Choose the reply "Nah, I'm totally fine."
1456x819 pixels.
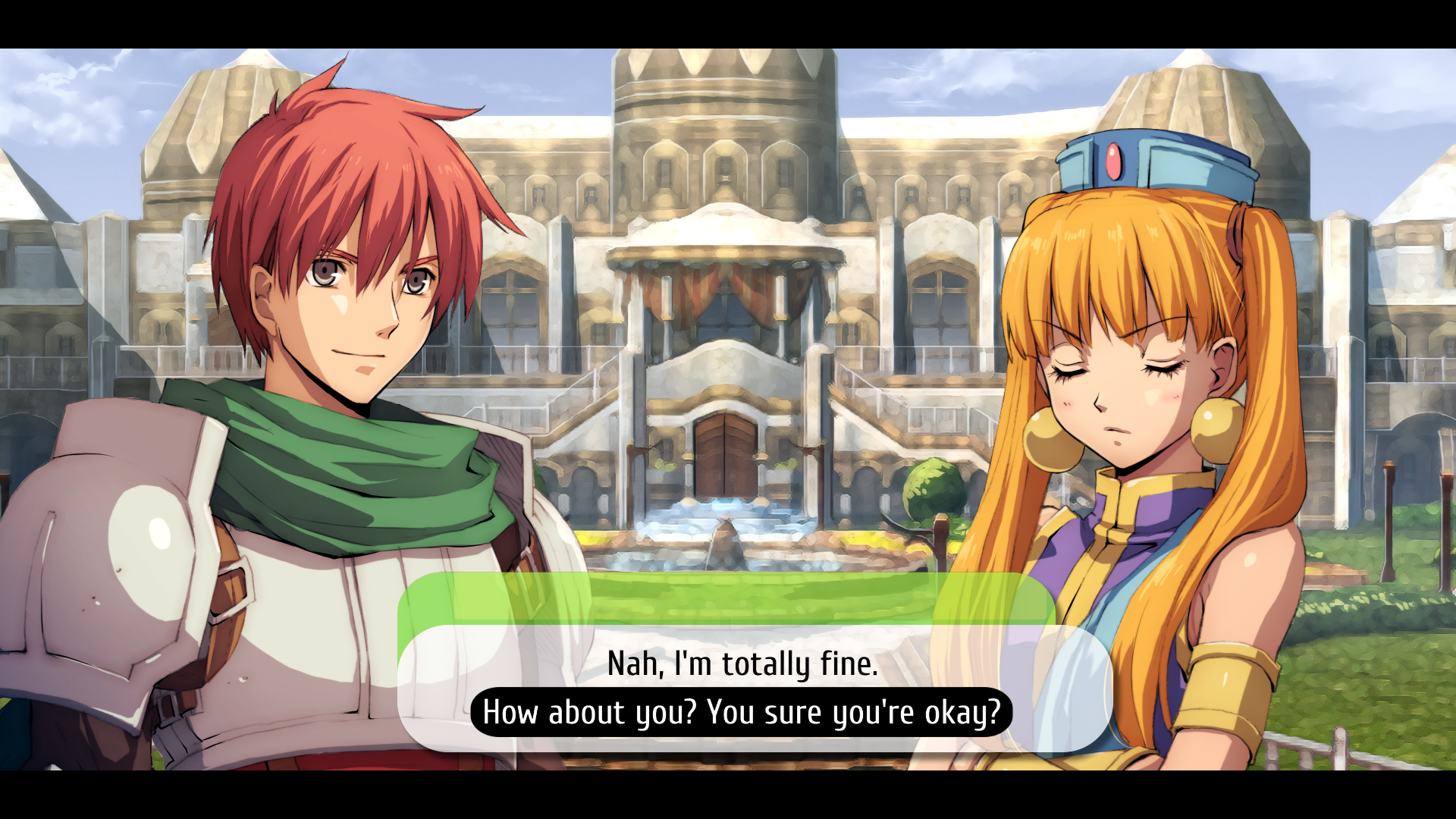pos(742,664)
